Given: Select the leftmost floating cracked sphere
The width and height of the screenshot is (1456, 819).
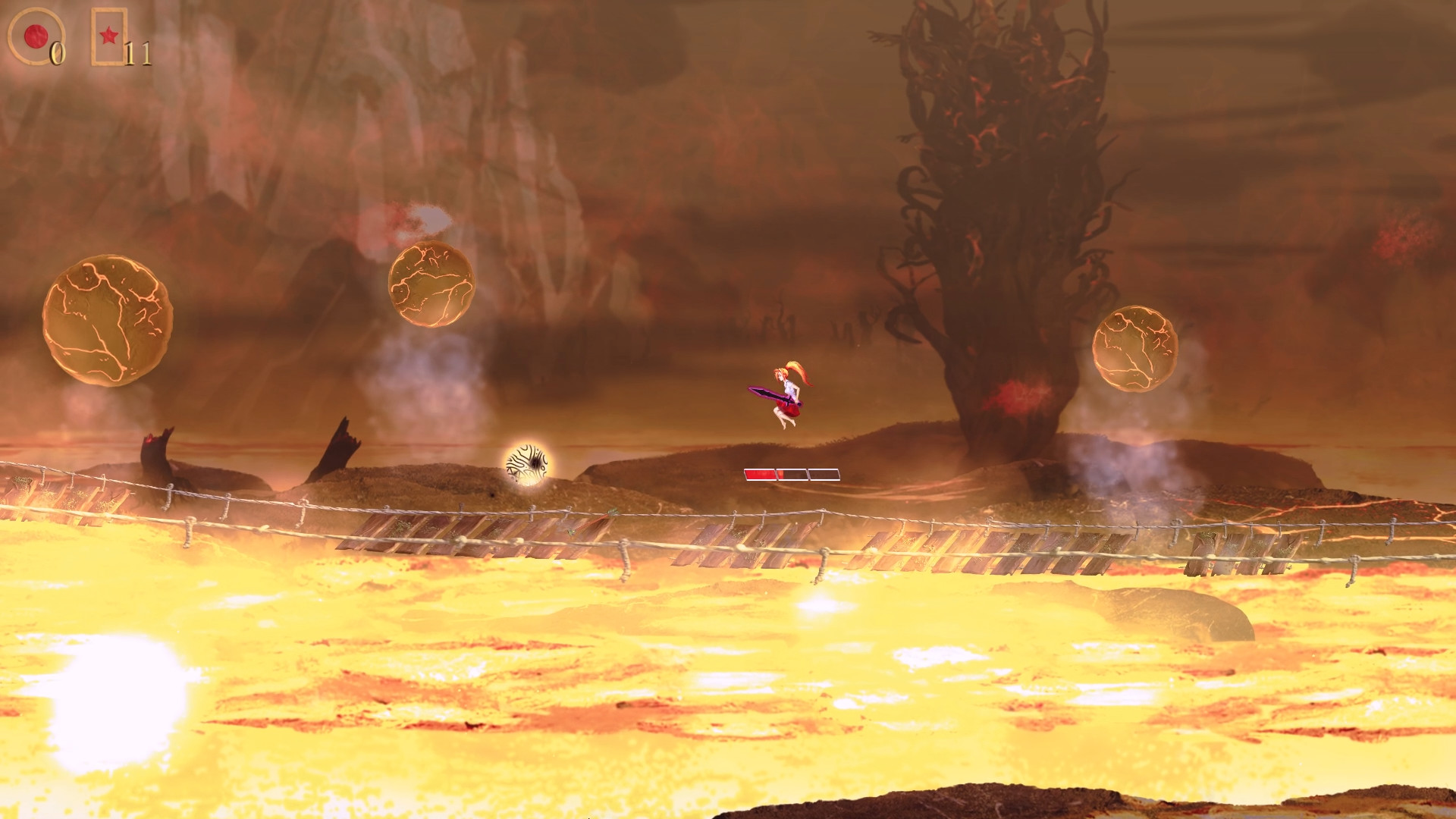Looking at the screenshot, I should coord(106,322).
